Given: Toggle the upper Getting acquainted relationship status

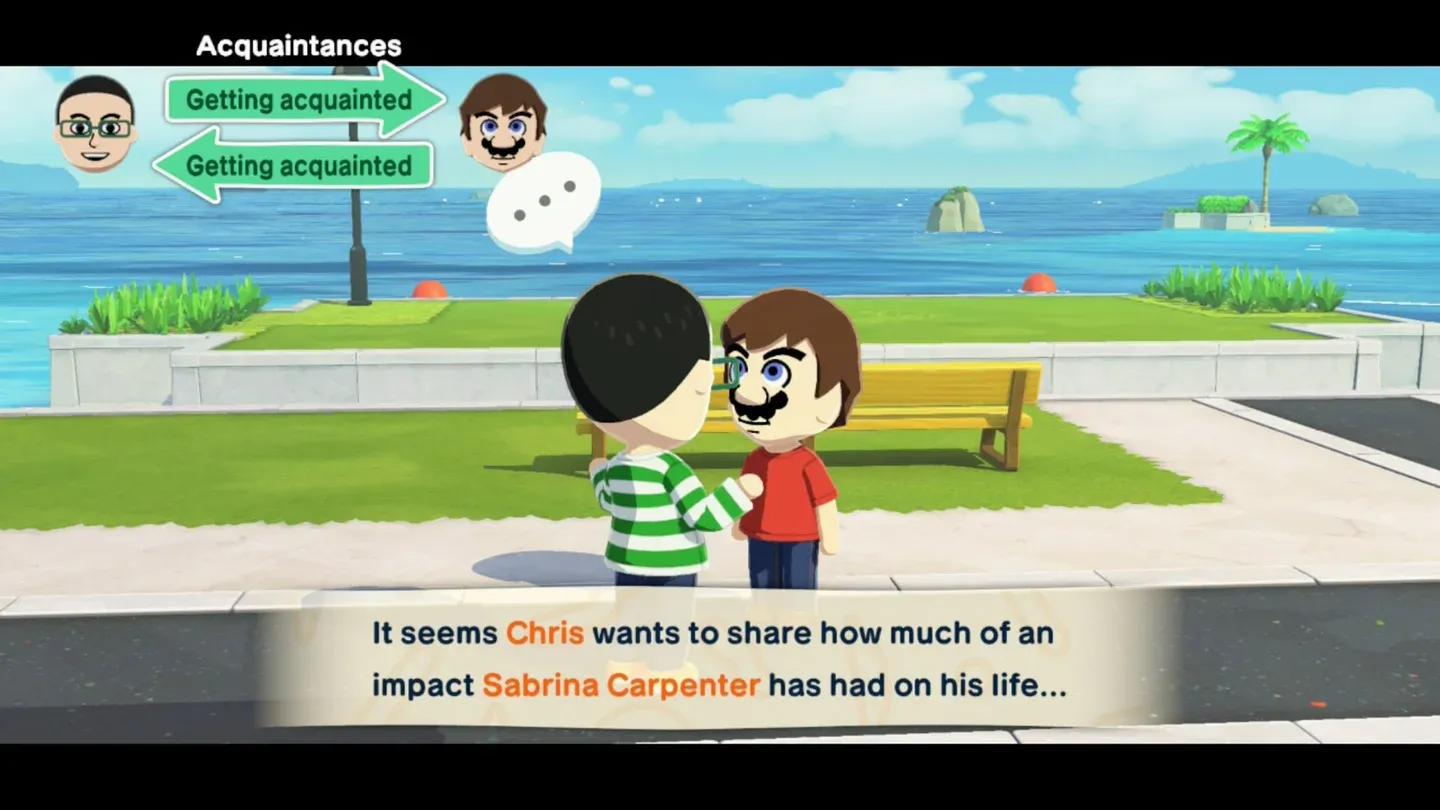Looking at the screenshot, I should click(300, 100).
